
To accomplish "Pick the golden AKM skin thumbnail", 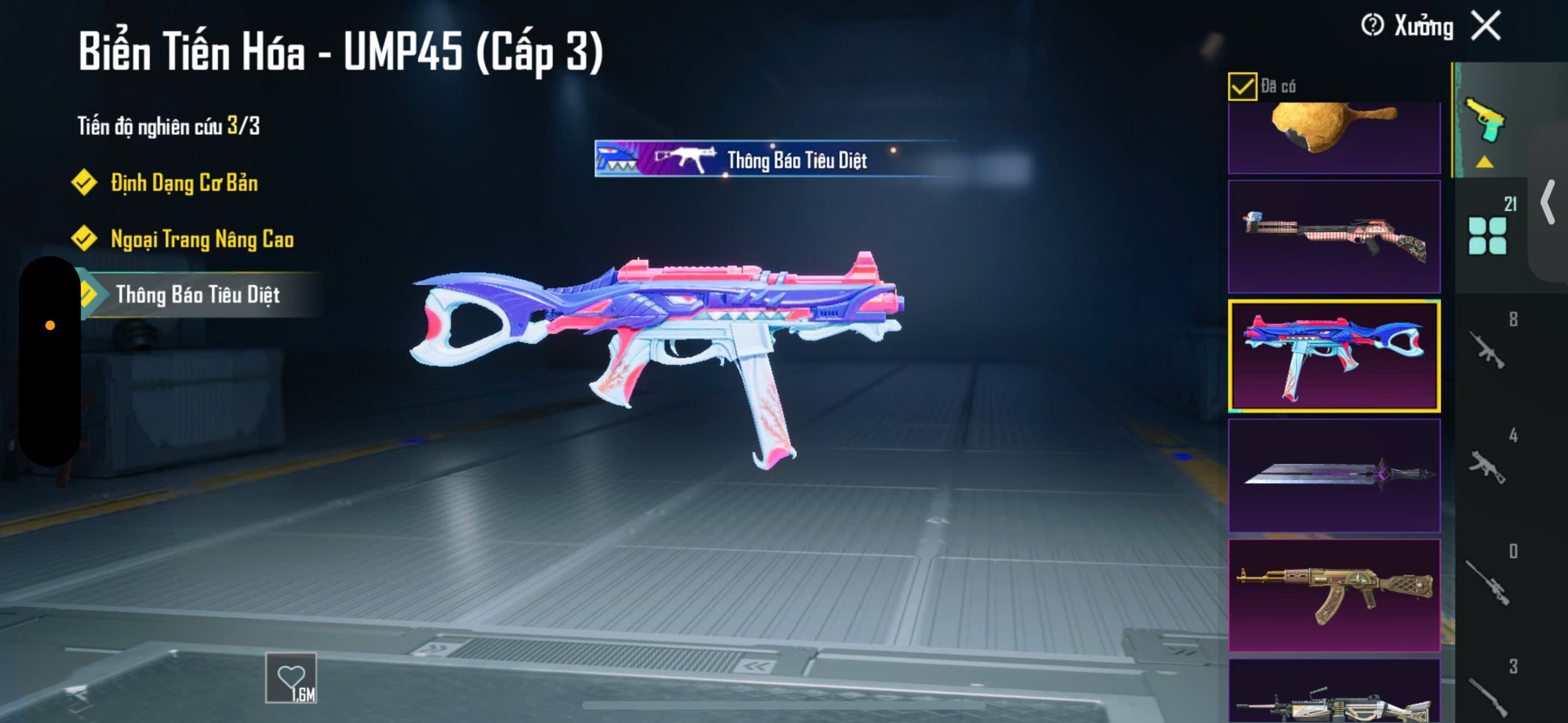I will 1334,594.
